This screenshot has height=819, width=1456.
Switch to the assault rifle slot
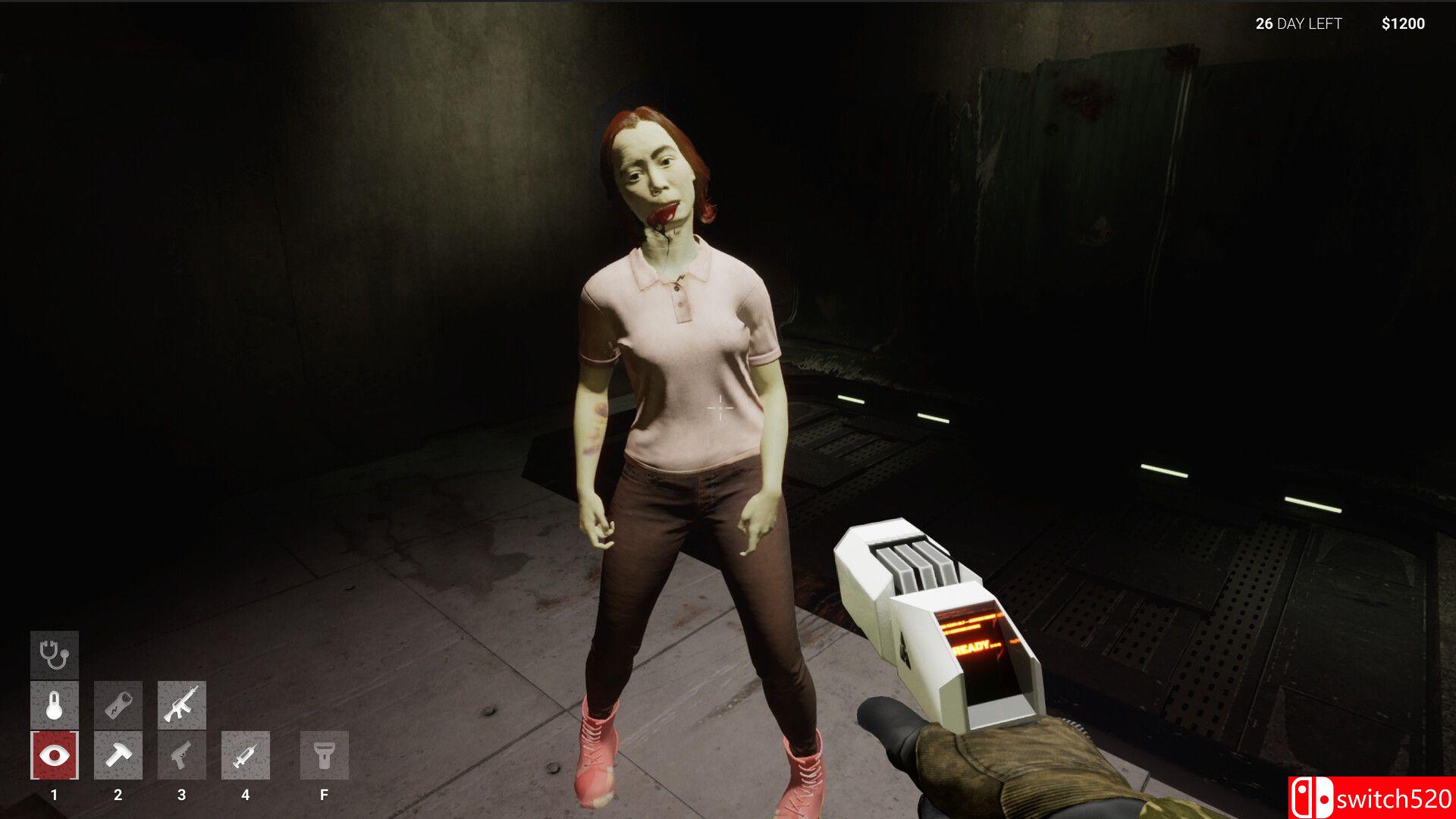[181, 705]
